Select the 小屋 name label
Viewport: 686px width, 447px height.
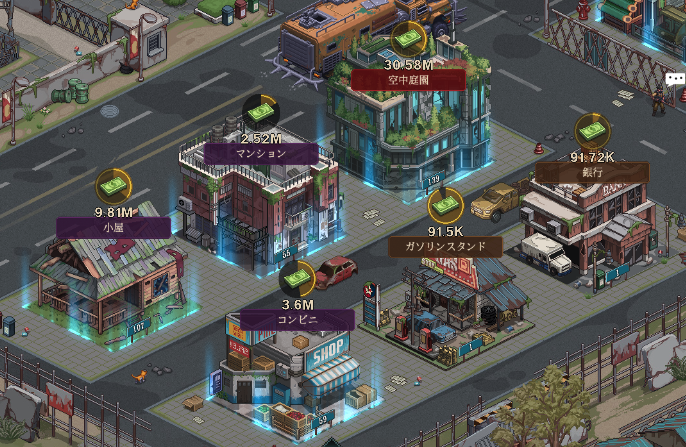[113, 228]
